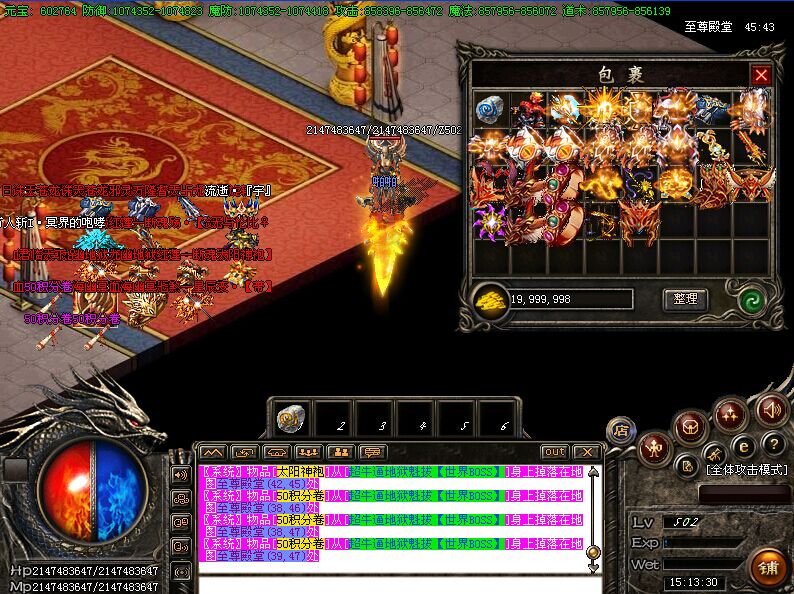Click the 'out' button on chat bar
Viewport: 794px width, 594px height.
click(554, 452)
